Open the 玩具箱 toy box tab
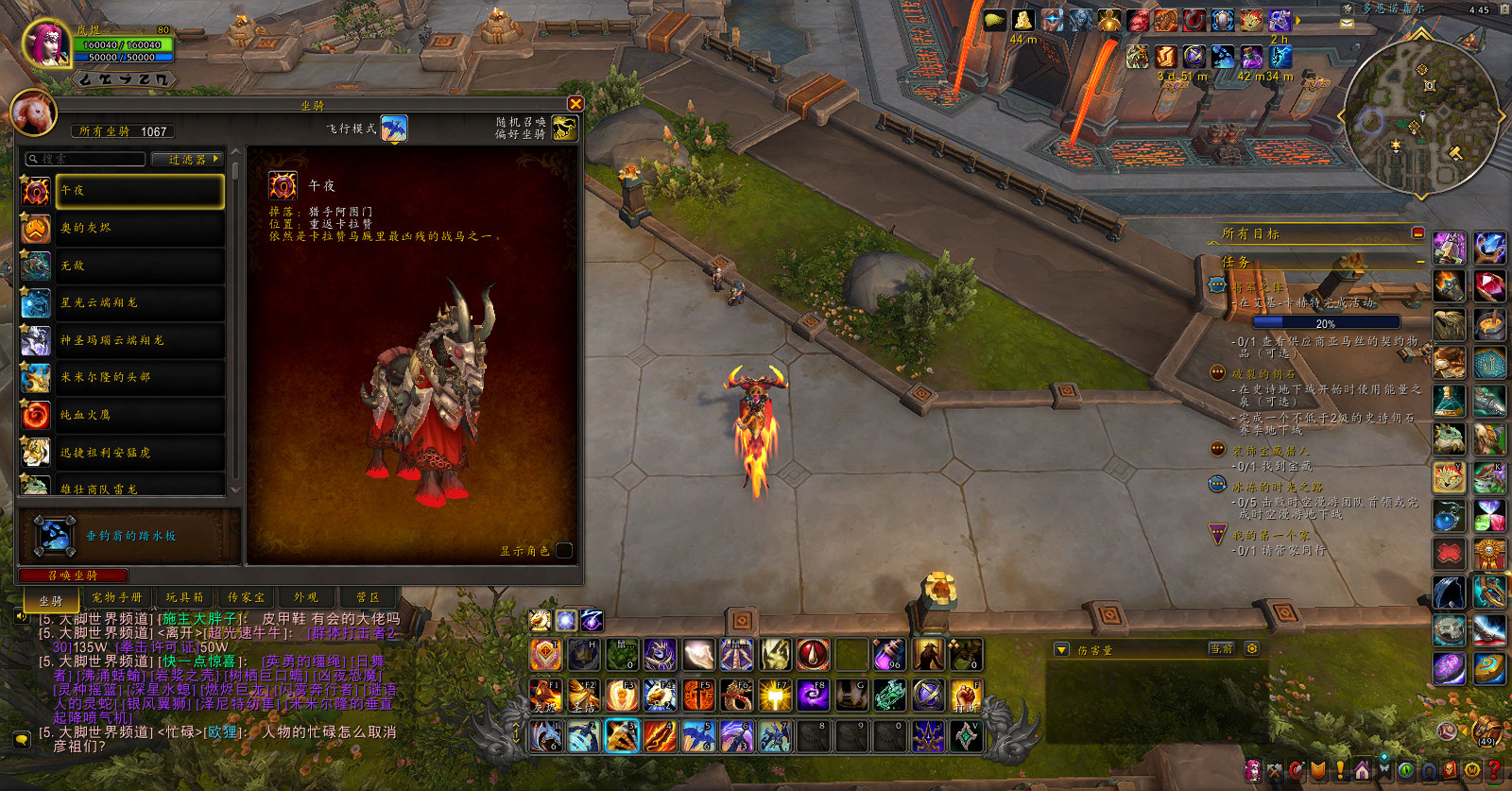Viewport: 1512px width, 791px height. tap(185, 597)
